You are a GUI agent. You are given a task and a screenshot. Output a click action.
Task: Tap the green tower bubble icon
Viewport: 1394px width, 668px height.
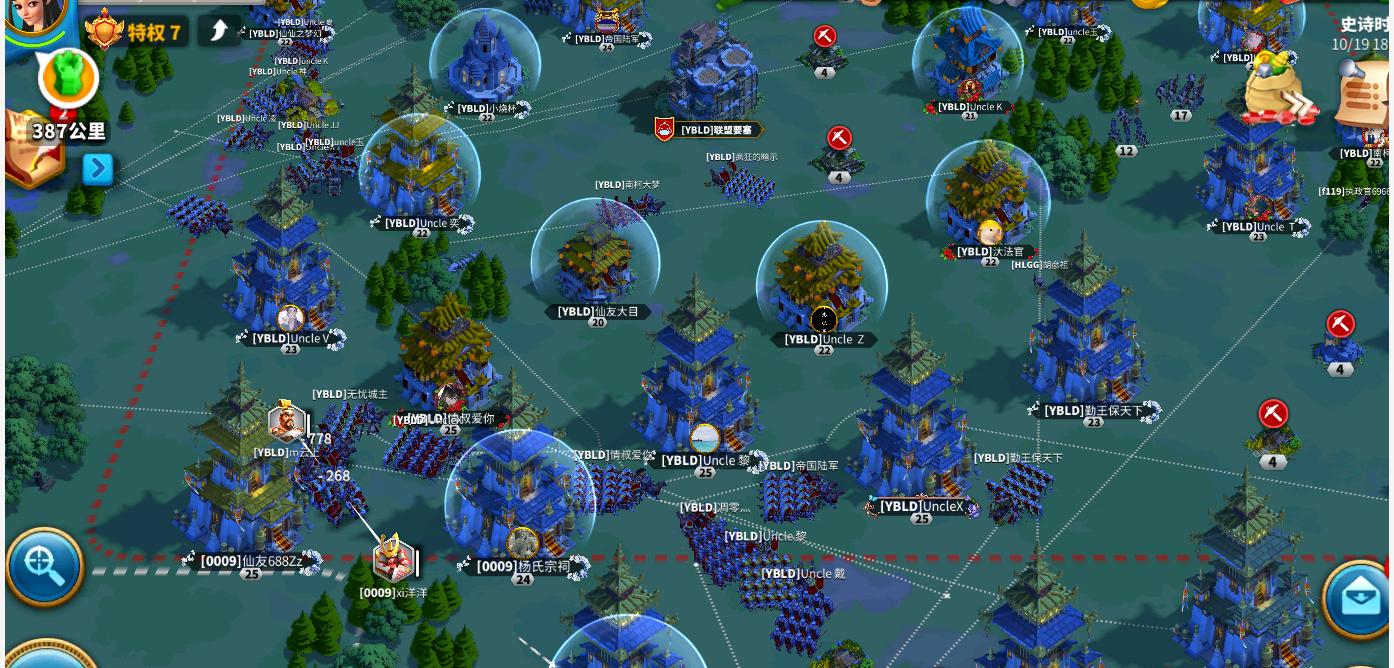click(x=68, y=78)
